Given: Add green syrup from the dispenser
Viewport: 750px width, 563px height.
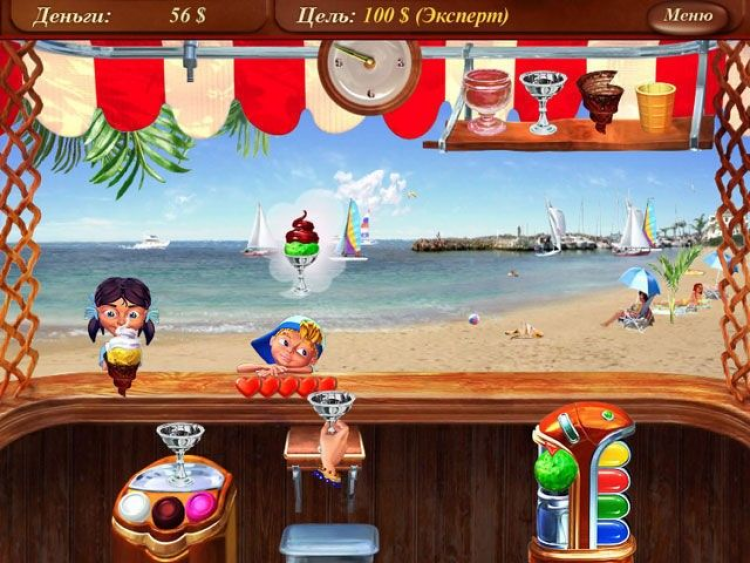Looking at the screenshot, I should [x=612, y=505].
